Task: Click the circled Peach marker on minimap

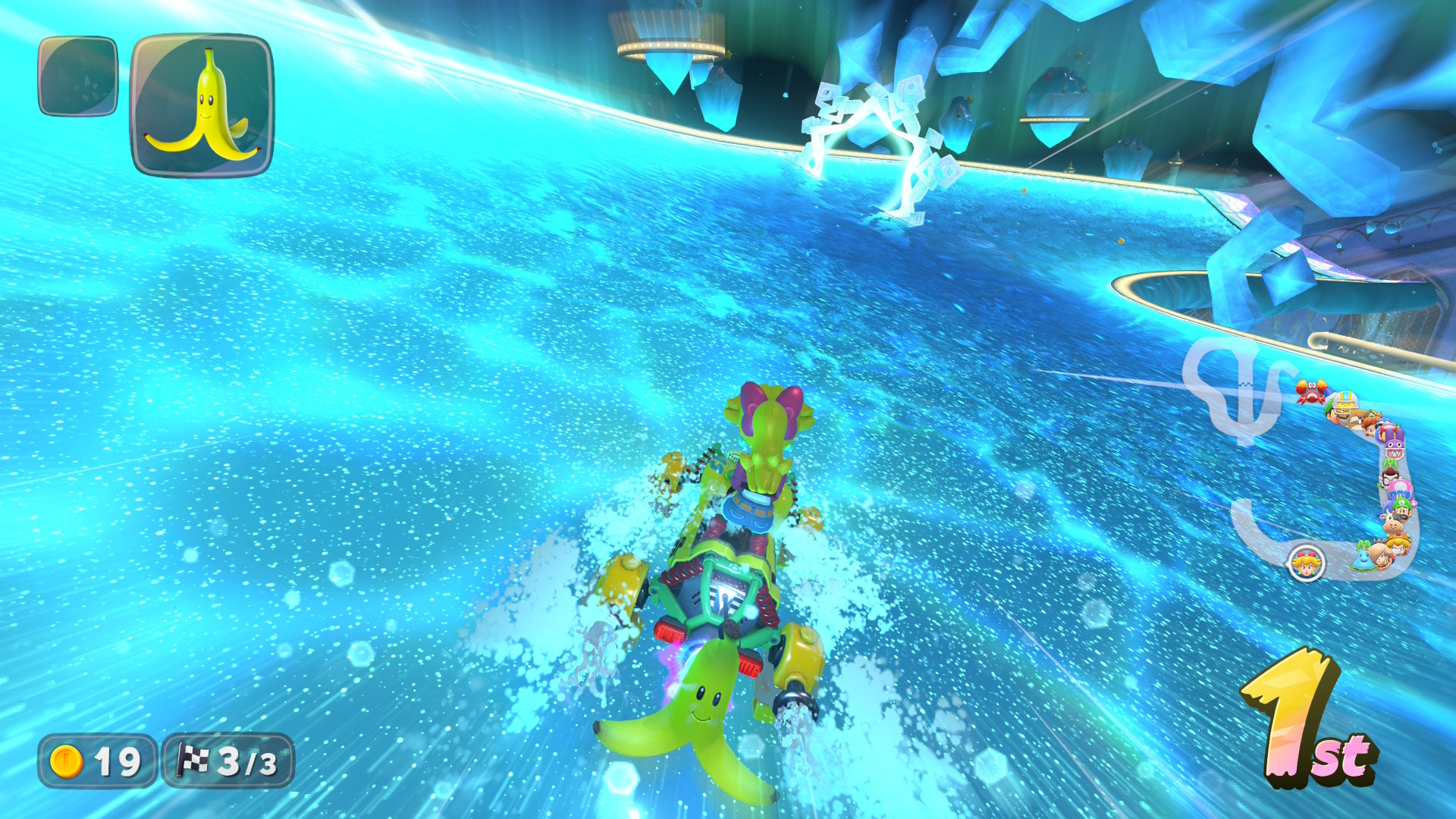Action: 1306,563
